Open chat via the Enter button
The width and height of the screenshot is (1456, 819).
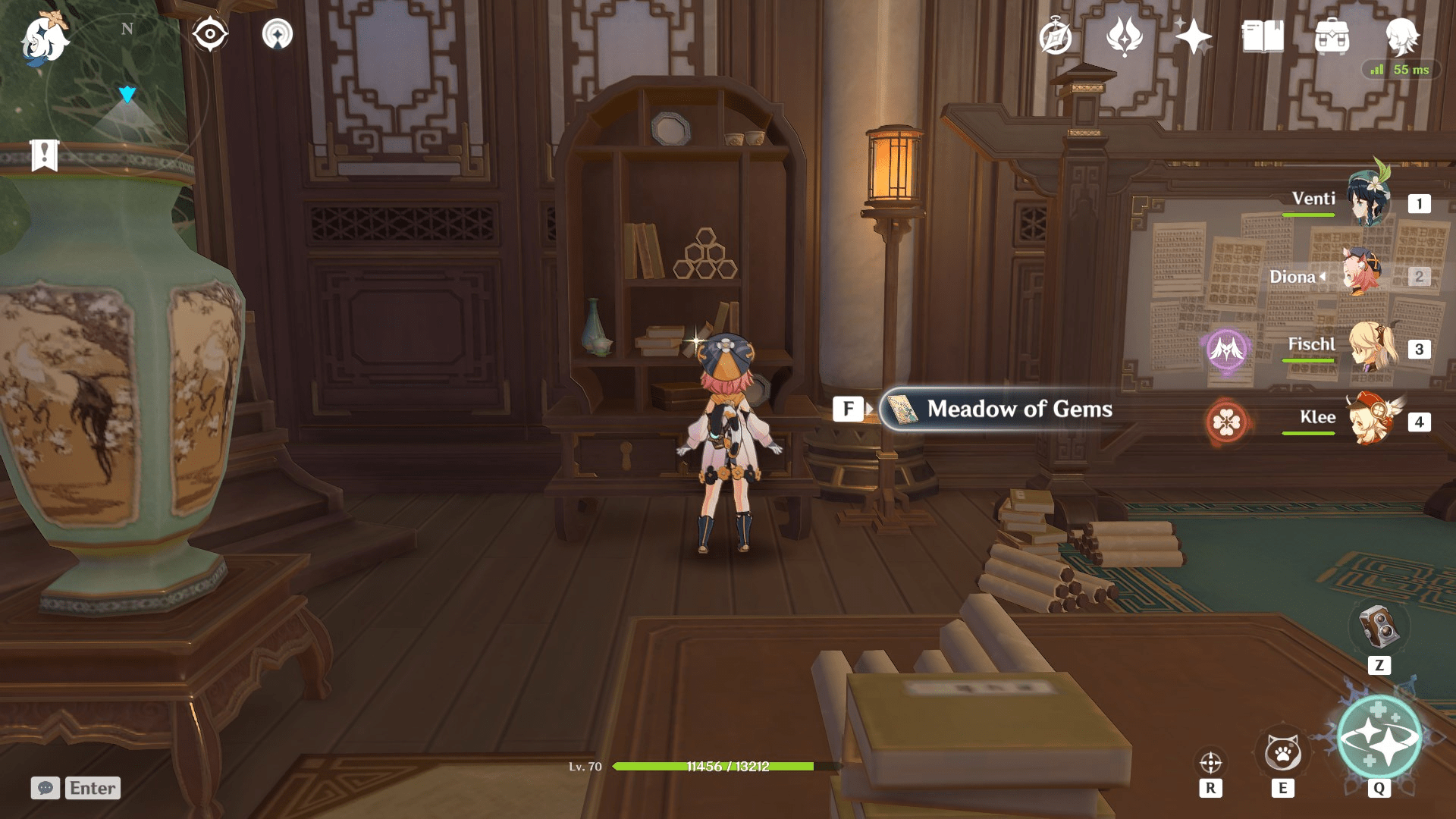[x=92, y=788]
